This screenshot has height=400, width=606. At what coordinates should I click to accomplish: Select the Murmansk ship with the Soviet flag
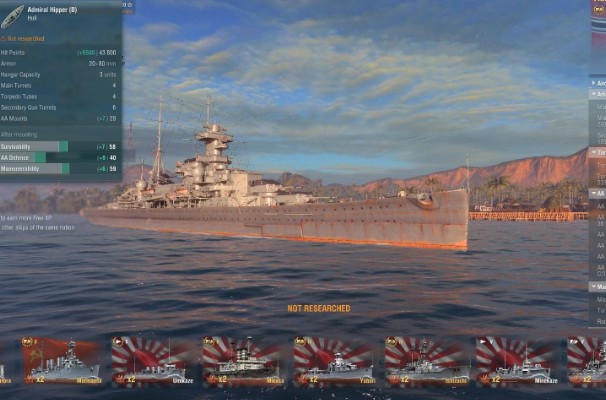61,361
